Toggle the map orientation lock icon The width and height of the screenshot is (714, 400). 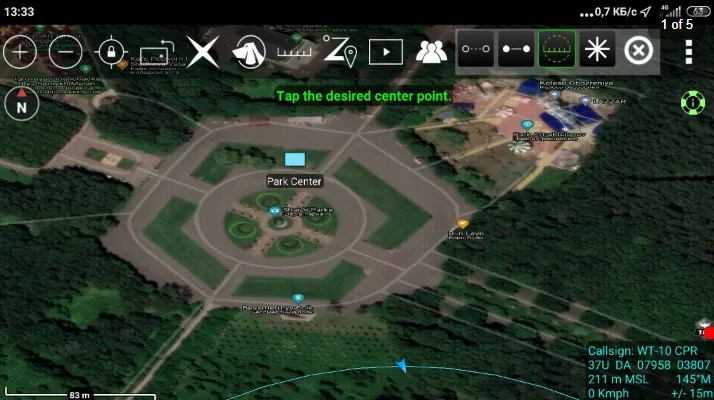(x=110, y=51)
